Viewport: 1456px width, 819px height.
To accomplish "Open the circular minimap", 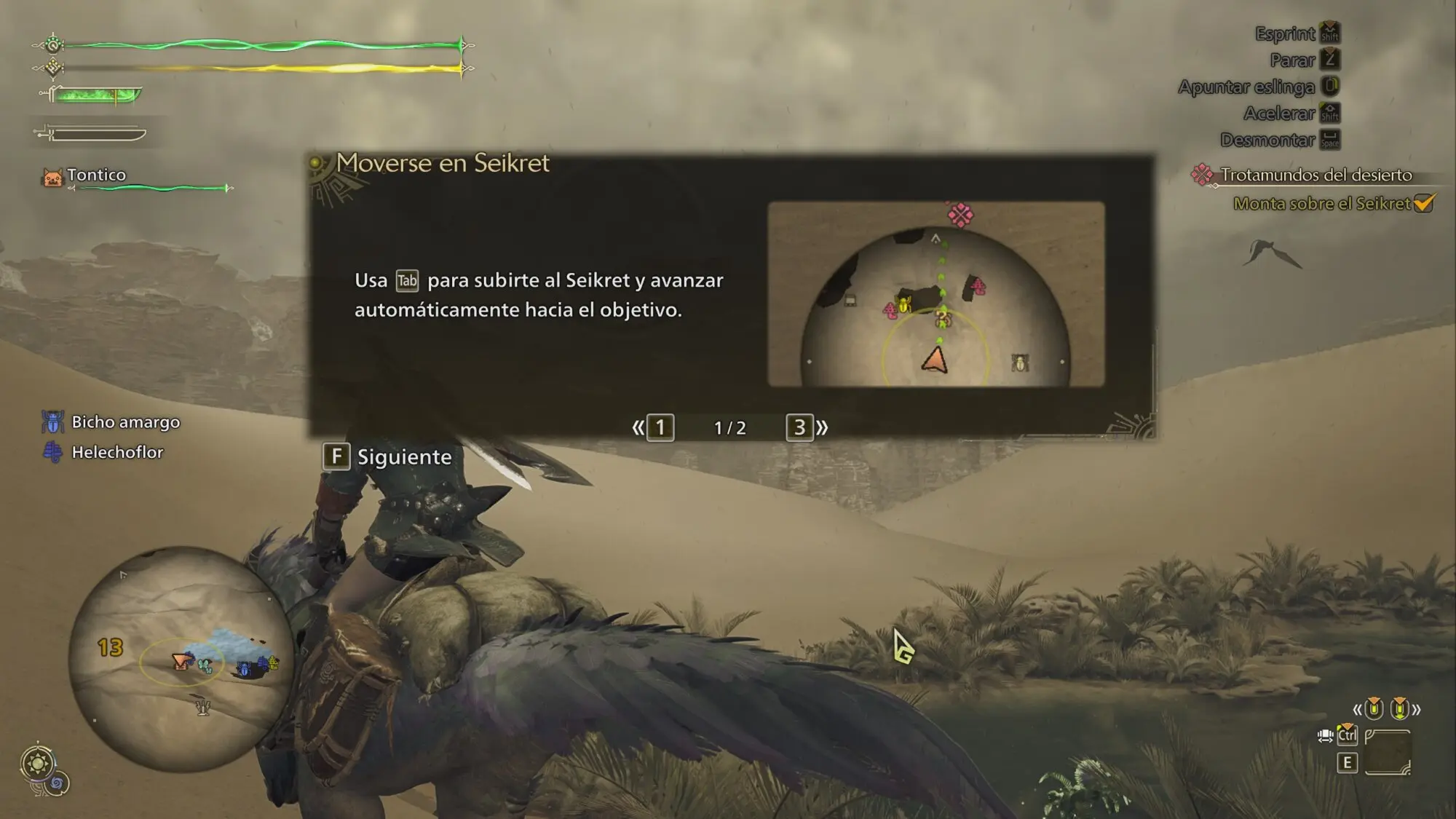I will (181, 659).
